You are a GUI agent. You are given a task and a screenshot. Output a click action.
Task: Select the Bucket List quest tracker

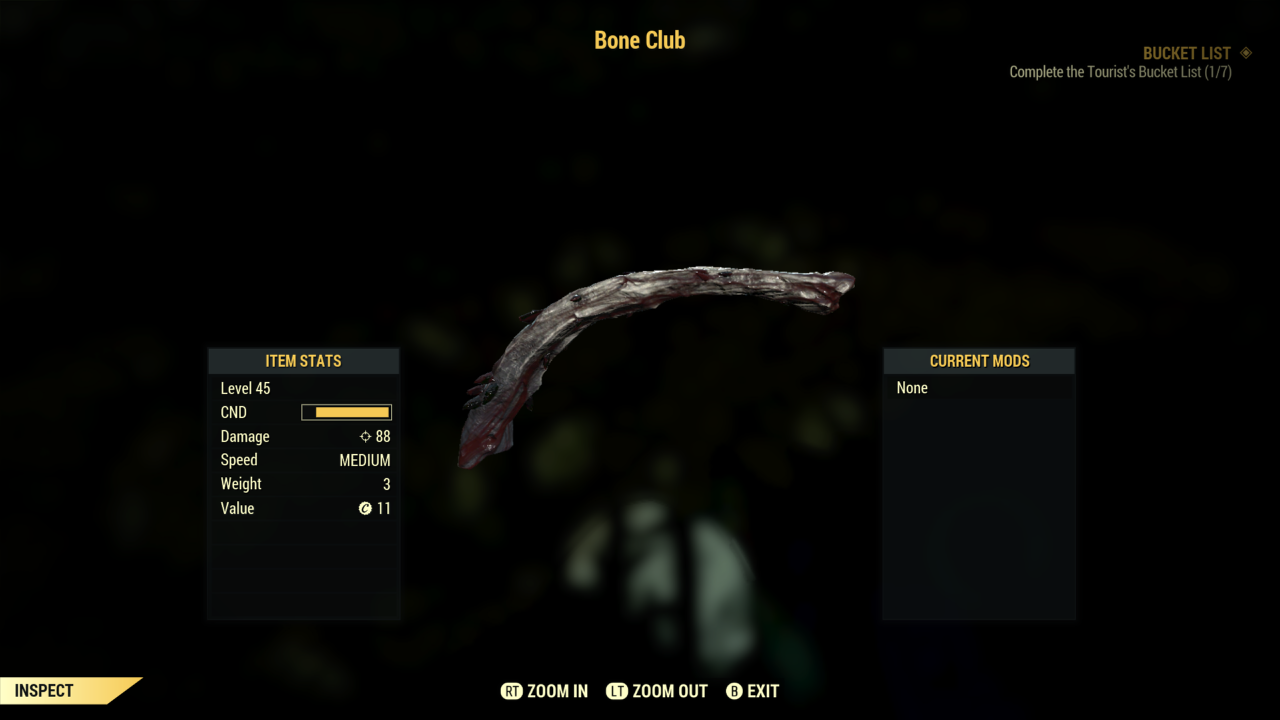click(1186, 54)
